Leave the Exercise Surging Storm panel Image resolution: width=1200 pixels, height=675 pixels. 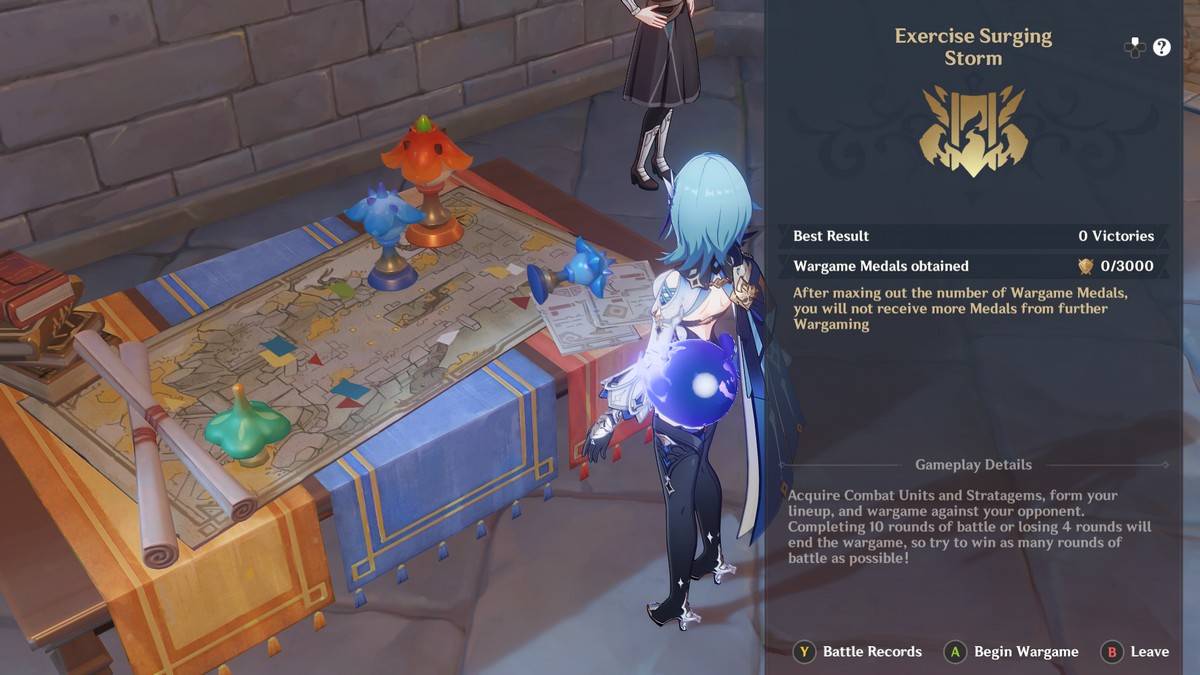(x=1136, y=652)
